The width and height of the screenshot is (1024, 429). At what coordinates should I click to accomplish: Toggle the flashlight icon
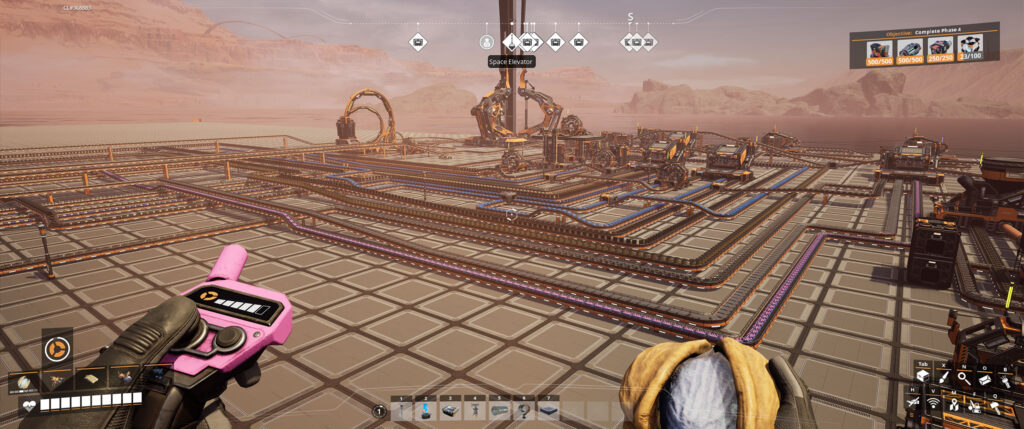1004,378
